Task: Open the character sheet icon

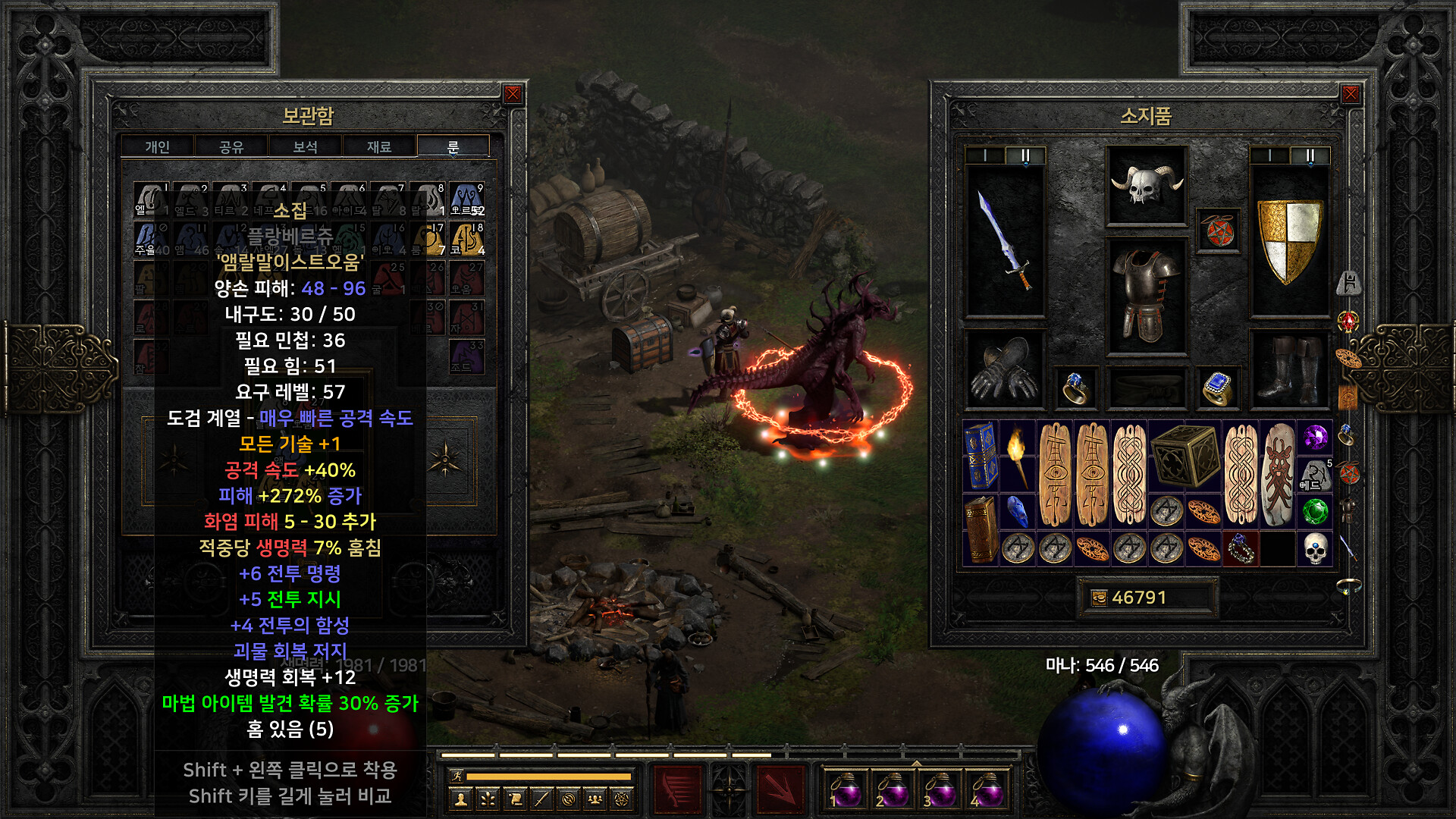Action: [460, 799]
